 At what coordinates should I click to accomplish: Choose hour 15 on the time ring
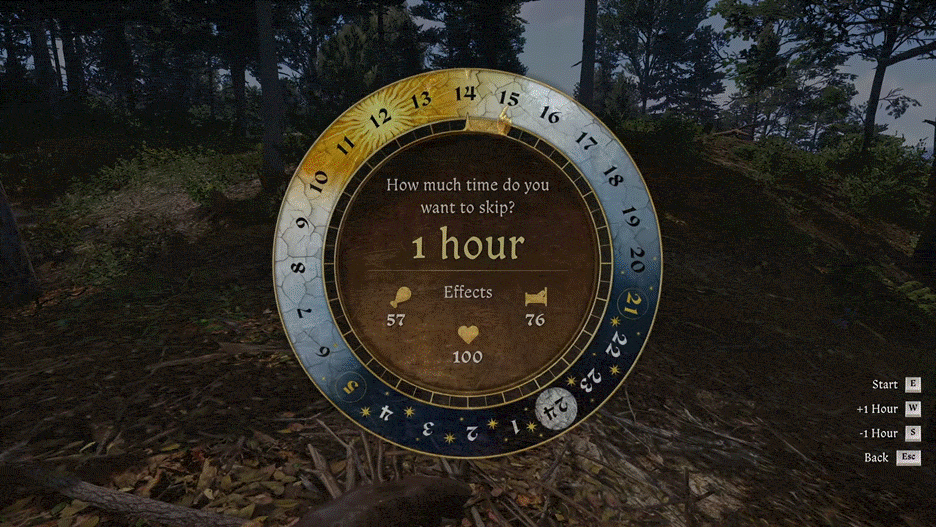509,98
